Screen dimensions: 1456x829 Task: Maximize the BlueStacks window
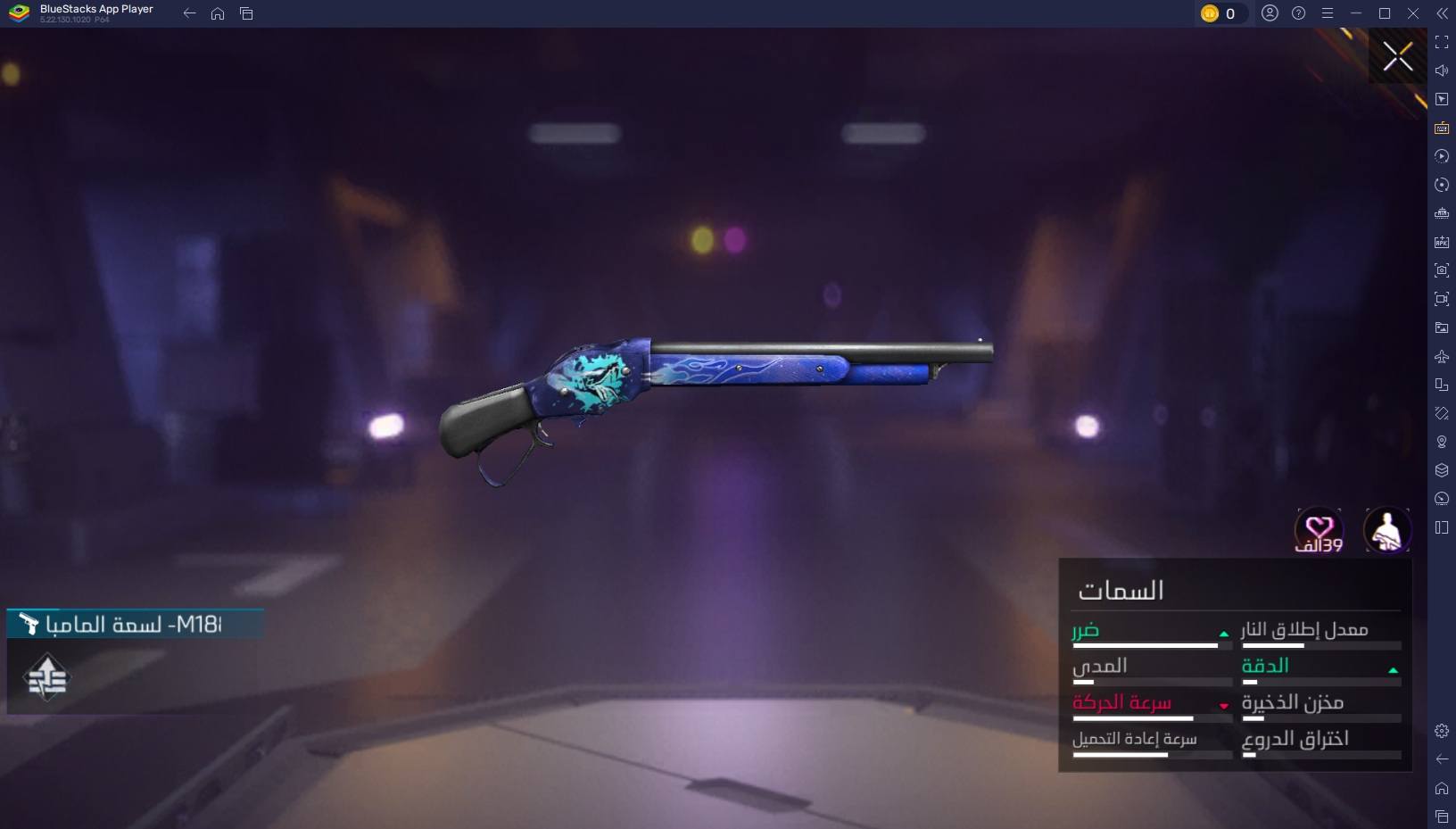[1384, 13]
